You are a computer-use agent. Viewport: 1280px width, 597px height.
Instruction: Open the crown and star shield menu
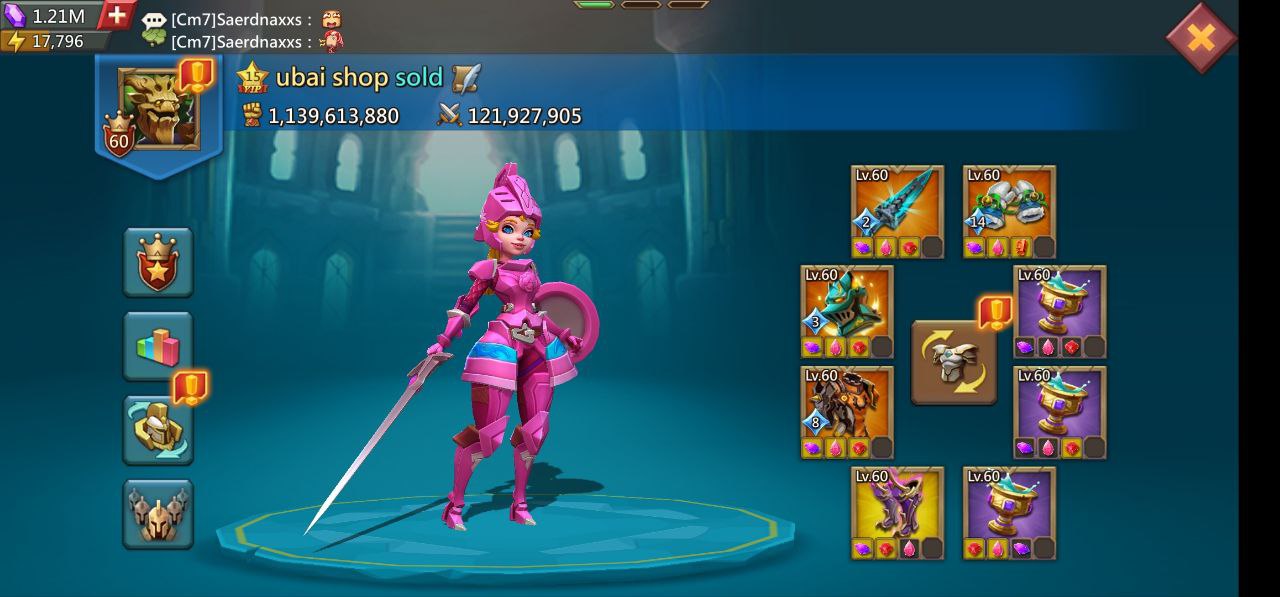(x=158, y=262)
